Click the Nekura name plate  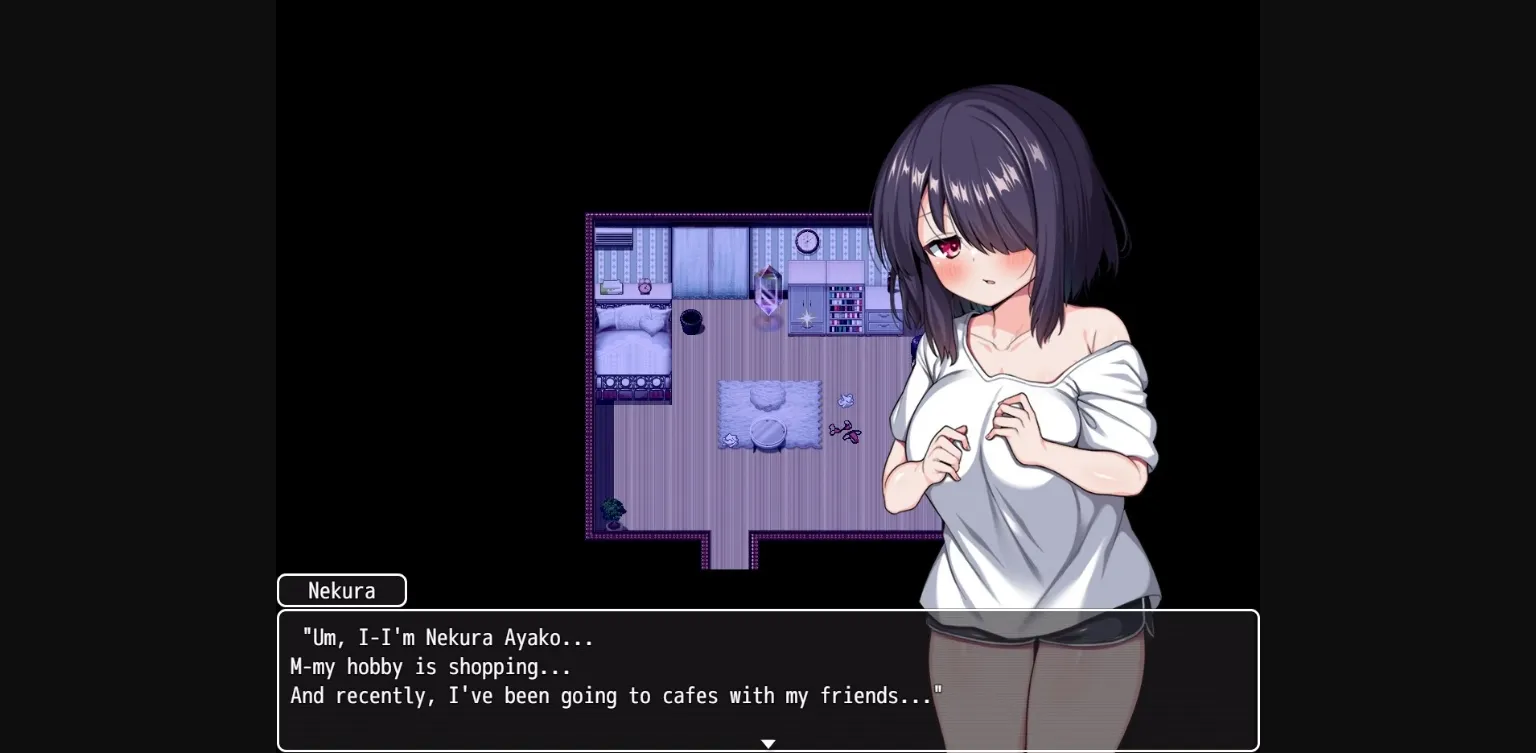pyautogui.click(x=341, y=590)
